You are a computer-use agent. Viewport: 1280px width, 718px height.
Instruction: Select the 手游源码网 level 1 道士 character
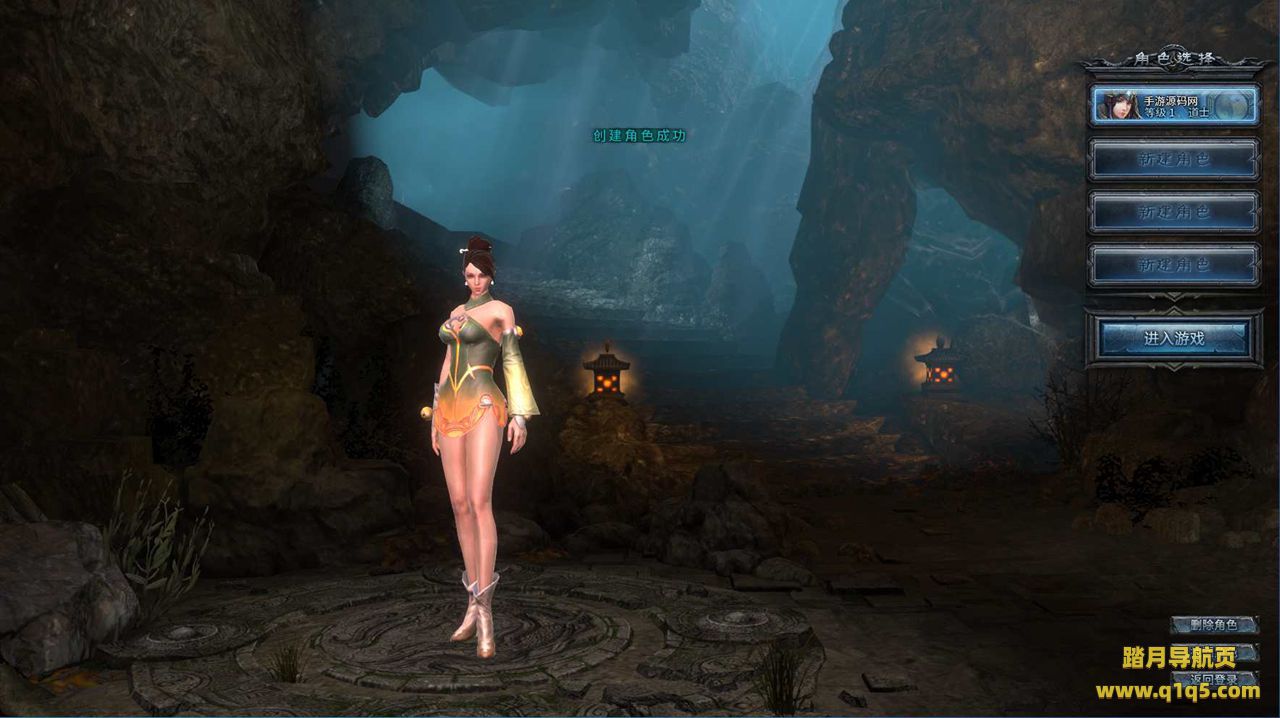1174,105
